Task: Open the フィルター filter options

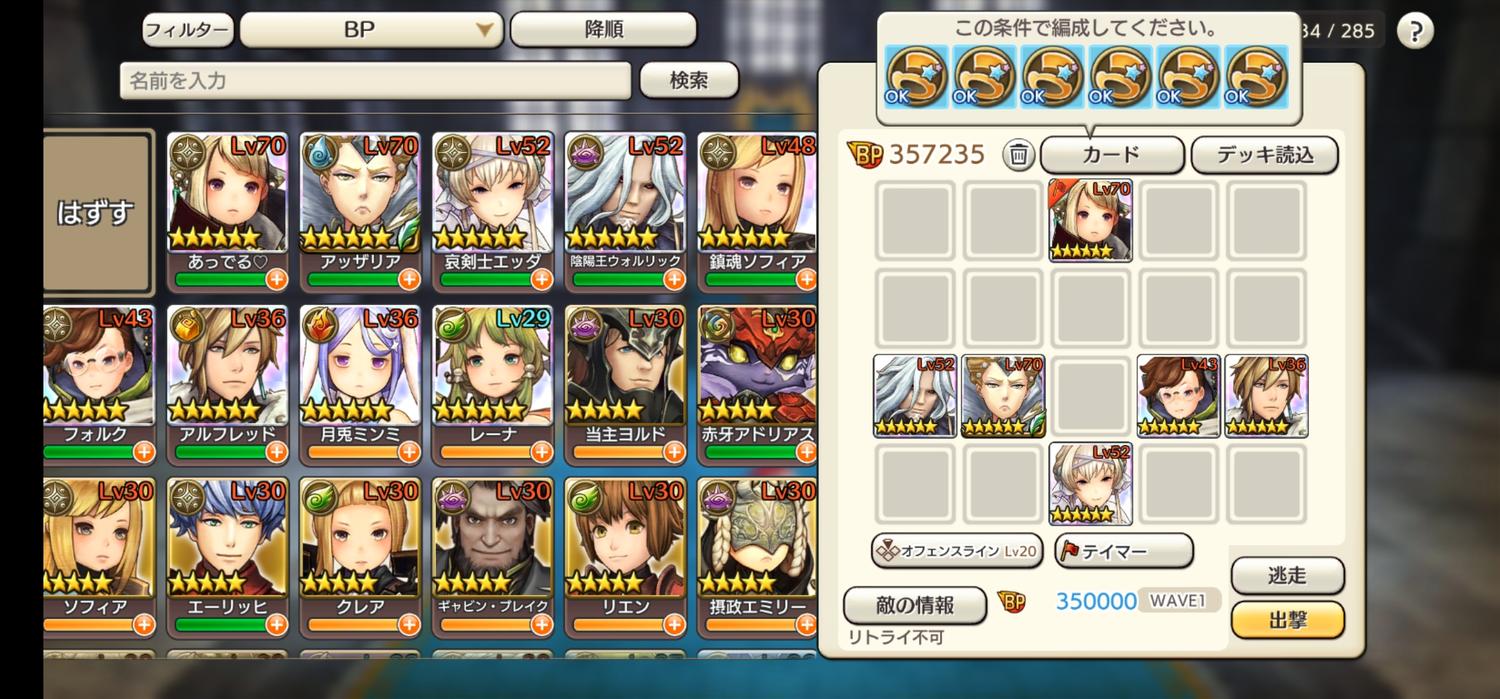Action: [x=187, y=30]
